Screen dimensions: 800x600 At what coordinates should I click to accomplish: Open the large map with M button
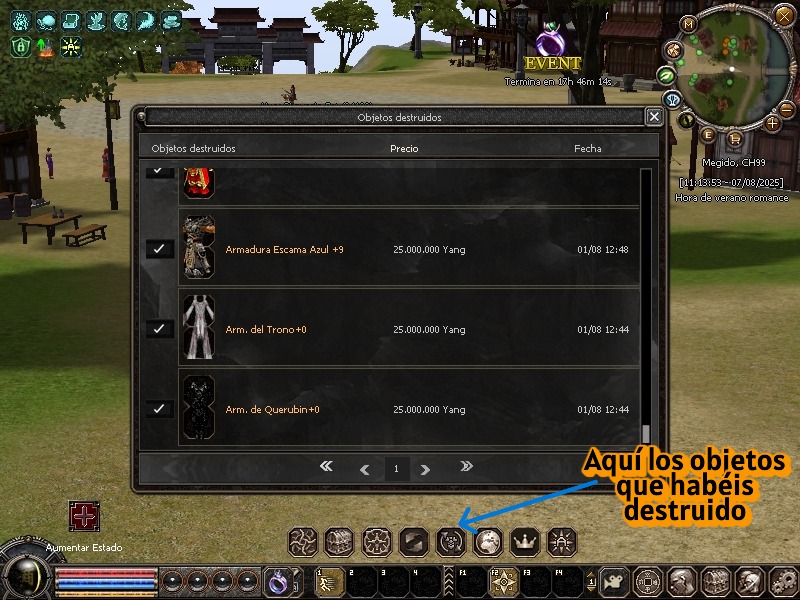tap(688, 24)
